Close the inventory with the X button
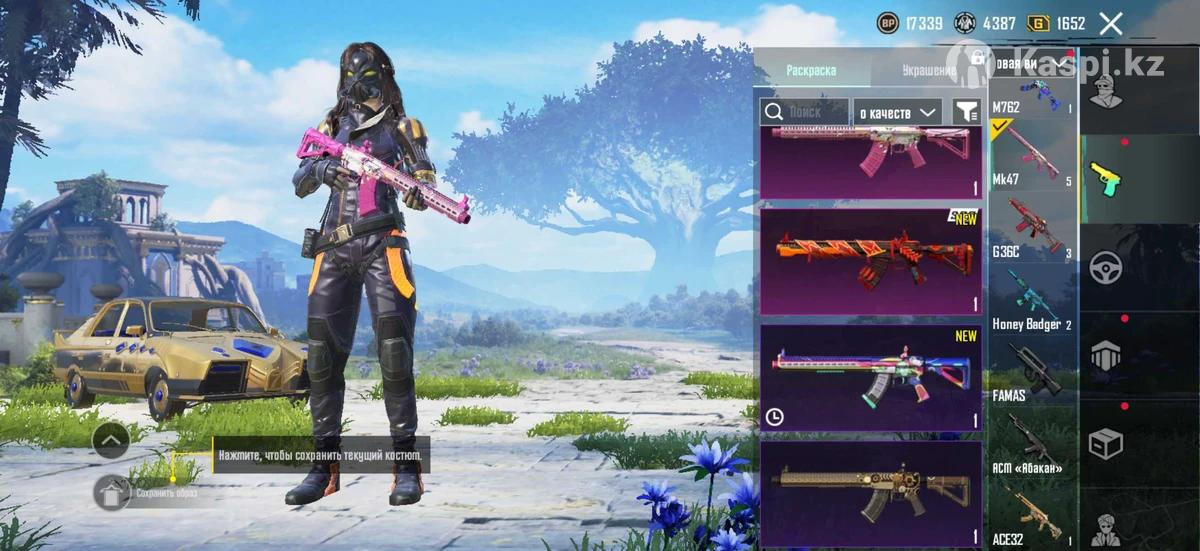The width and height of the screenshot is (1200, 551). pos(1111,23)
